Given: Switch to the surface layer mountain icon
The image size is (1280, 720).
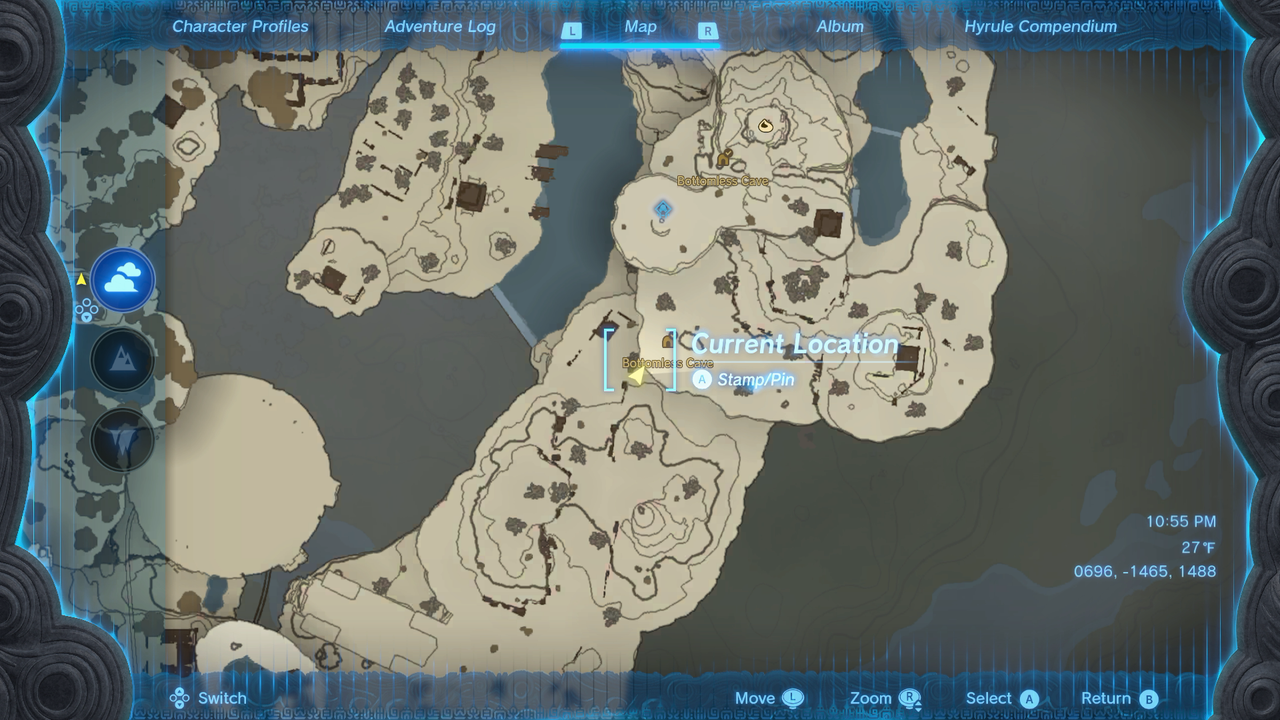Looking at the screenshot, I should (123, 360).
